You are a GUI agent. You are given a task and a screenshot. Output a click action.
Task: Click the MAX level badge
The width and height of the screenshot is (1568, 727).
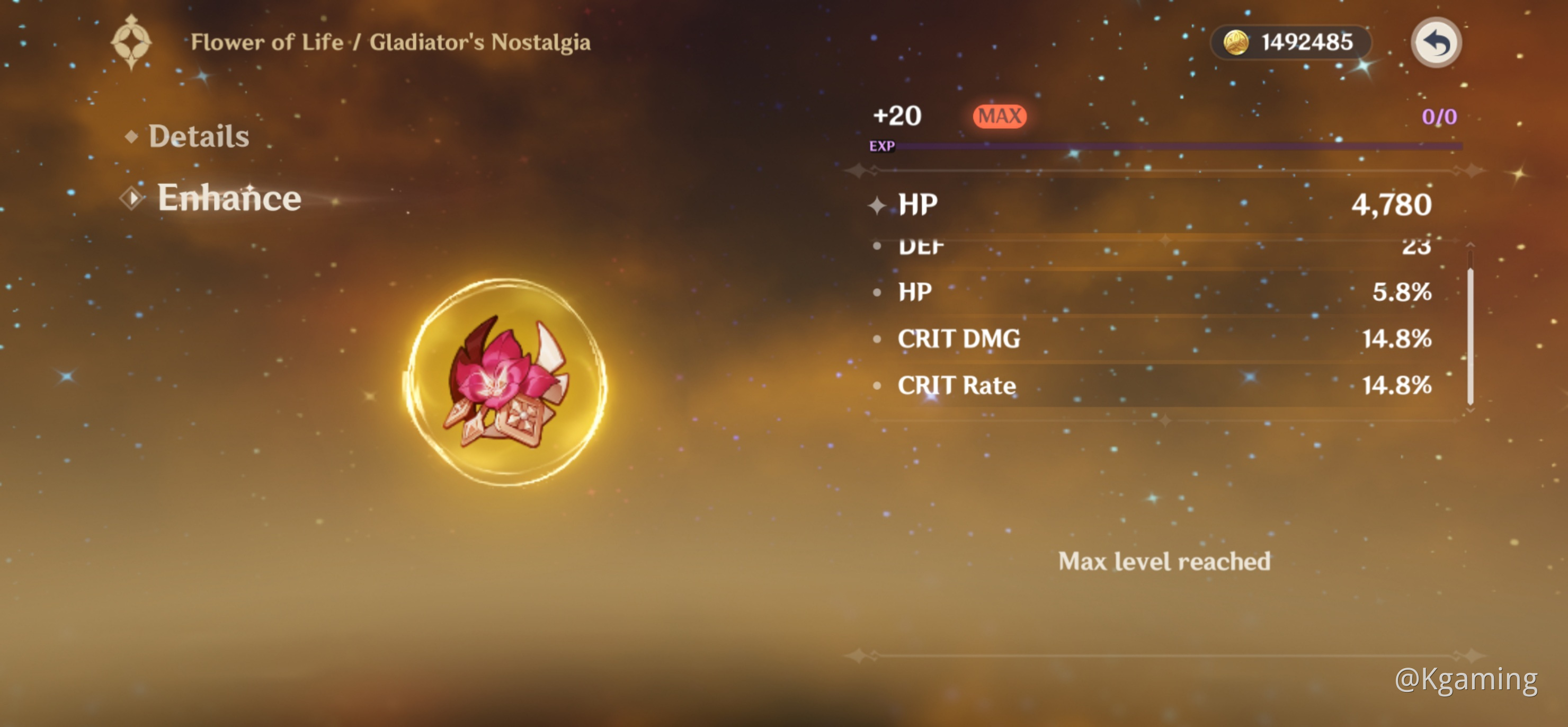[x=999, y=116]
